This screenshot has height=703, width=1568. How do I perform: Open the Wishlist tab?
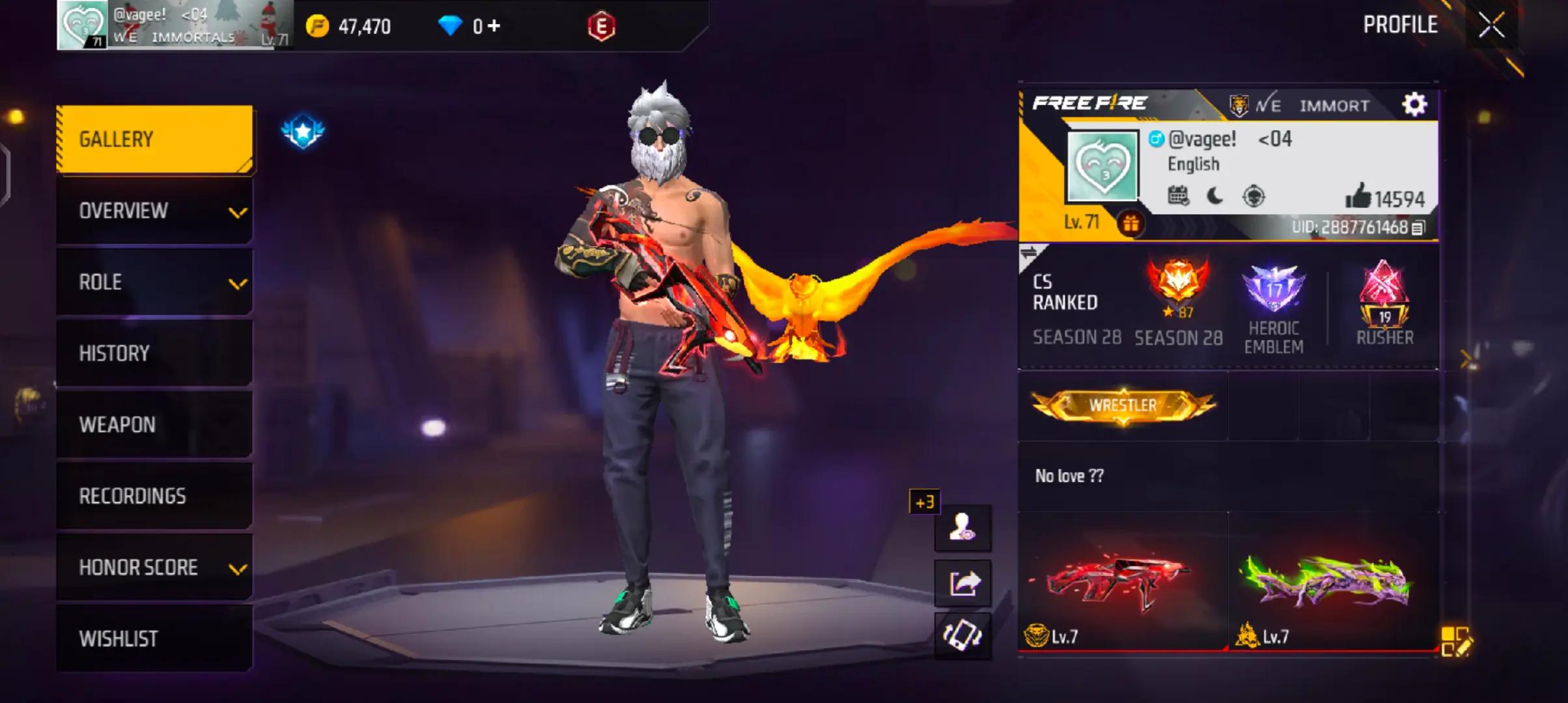point(154,639)
